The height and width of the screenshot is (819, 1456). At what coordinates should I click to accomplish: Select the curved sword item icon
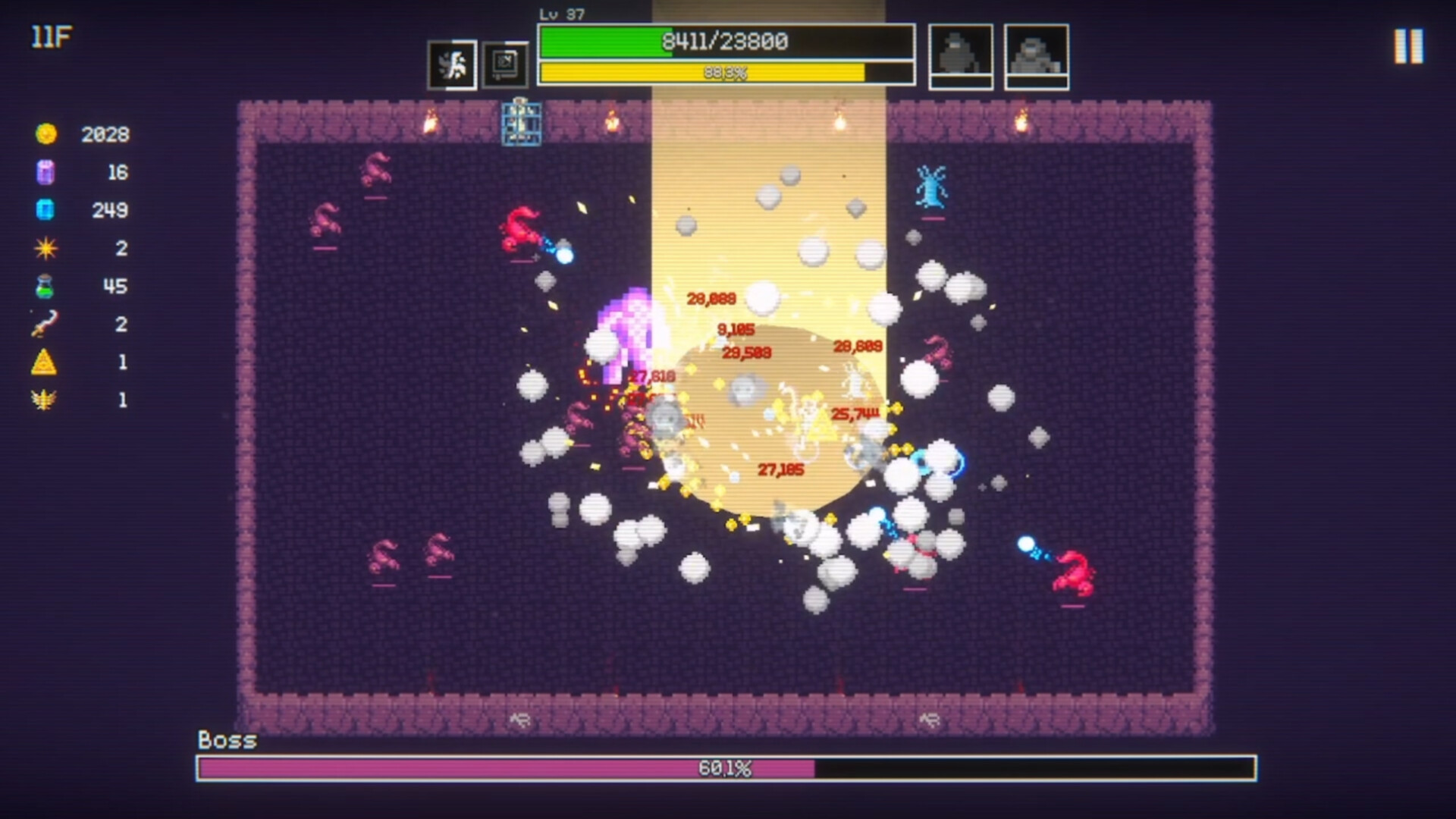point(45,325)
